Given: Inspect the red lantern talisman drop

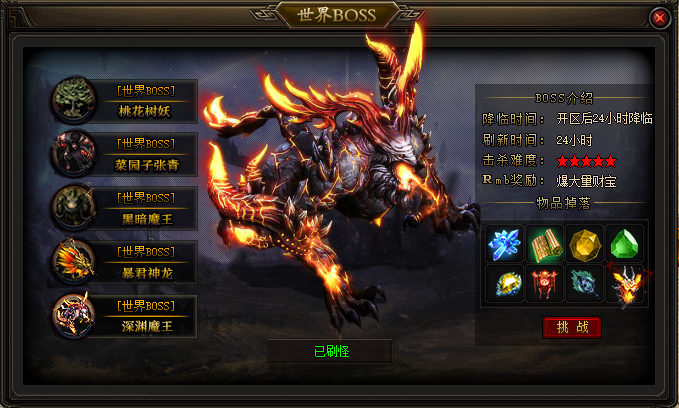Looking at the screenshot, I should tap(544, 284).
